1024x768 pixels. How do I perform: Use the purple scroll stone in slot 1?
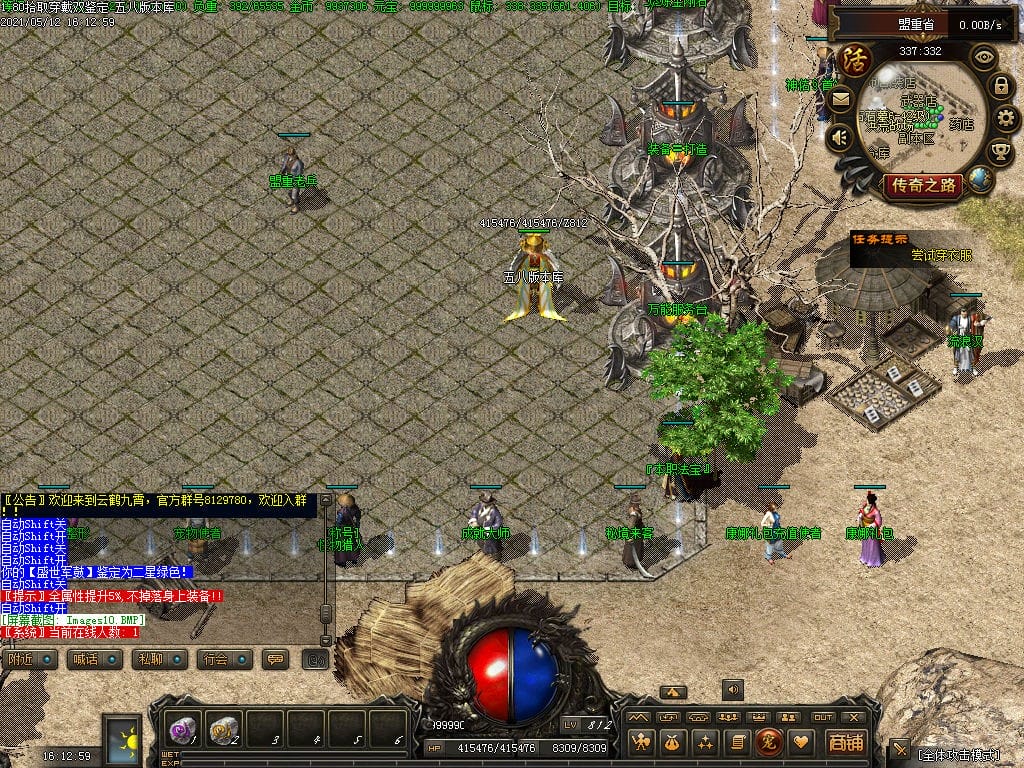(x=182, y=728)
